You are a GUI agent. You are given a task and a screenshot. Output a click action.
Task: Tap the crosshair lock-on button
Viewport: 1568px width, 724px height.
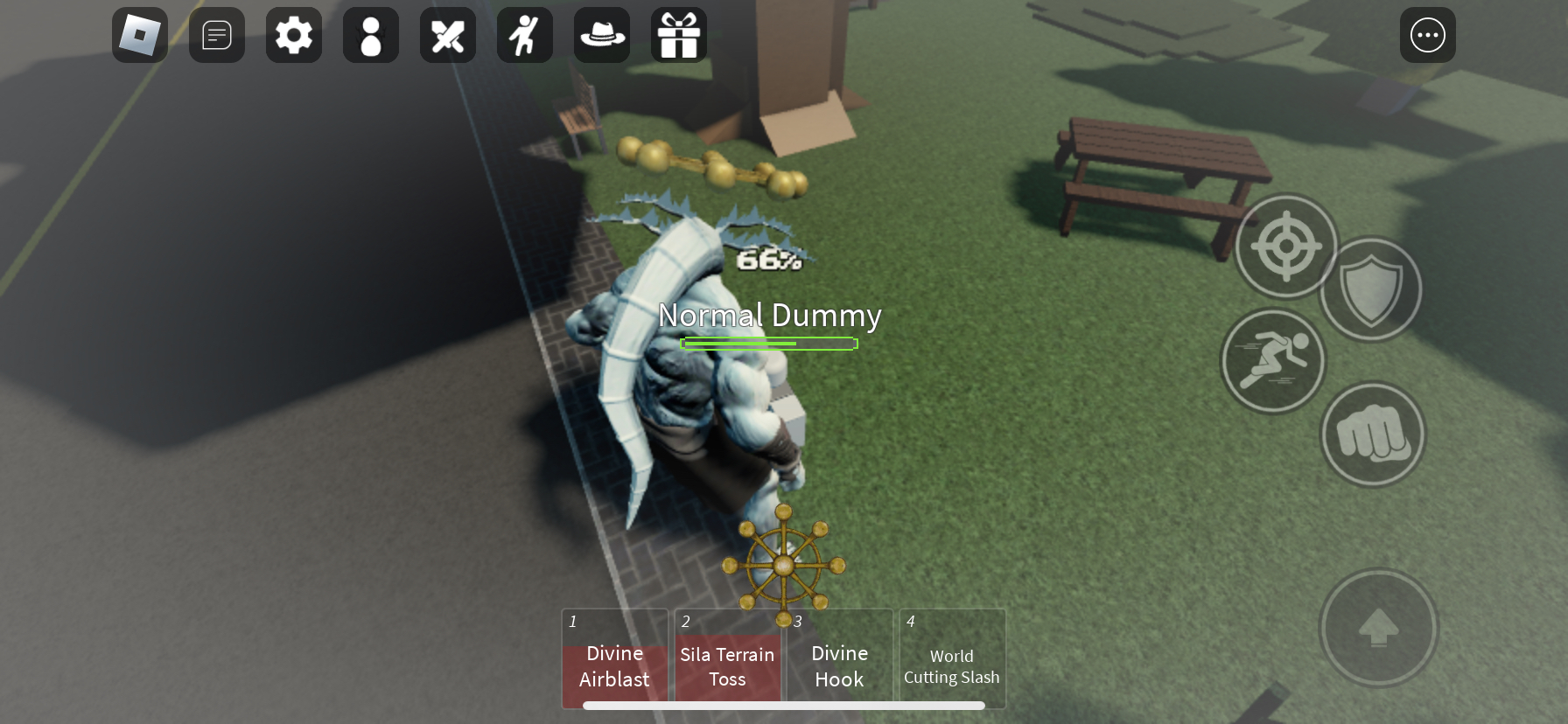[1286, 247]
